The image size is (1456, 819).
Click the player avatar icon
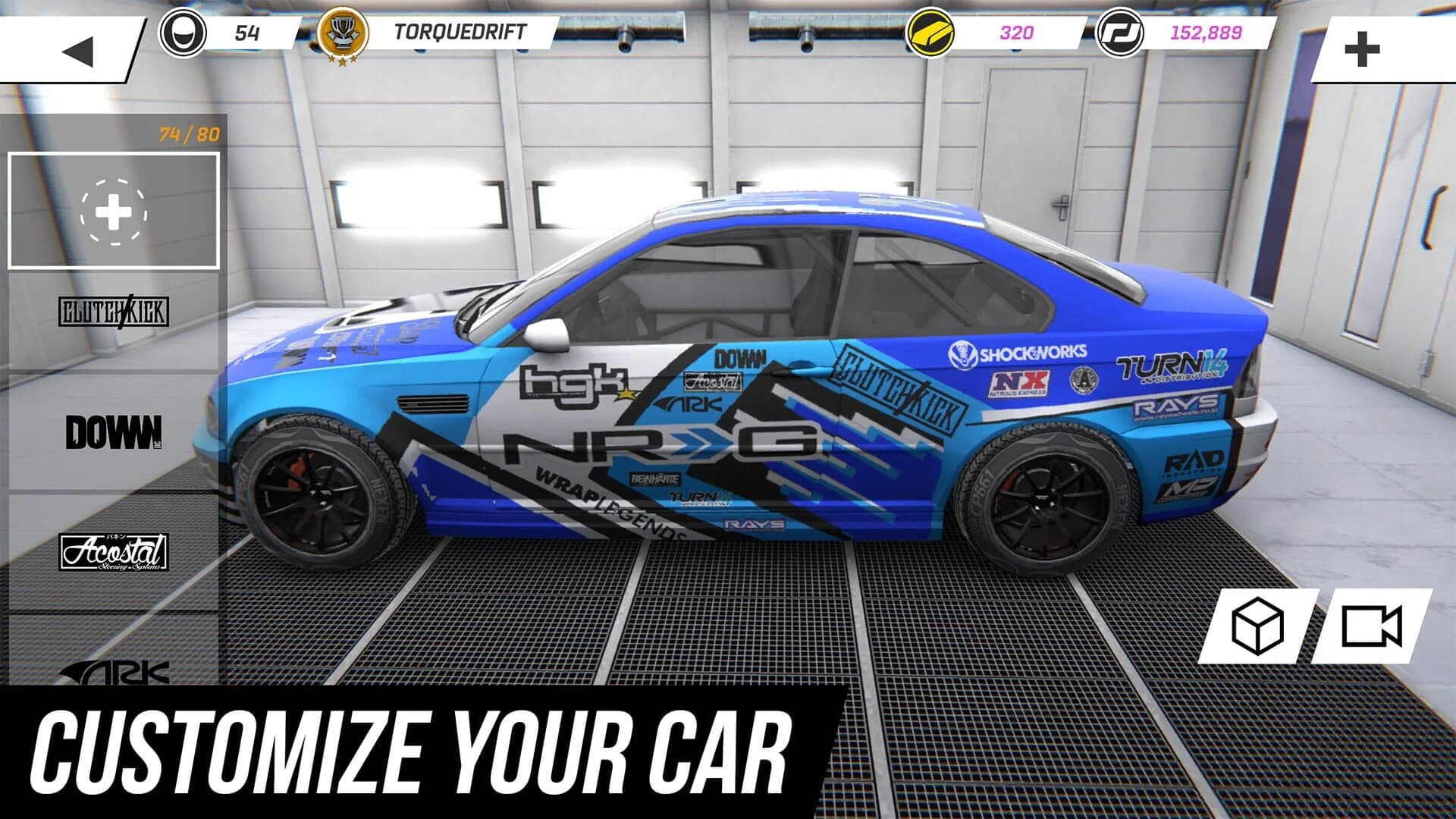click(182, 32)
